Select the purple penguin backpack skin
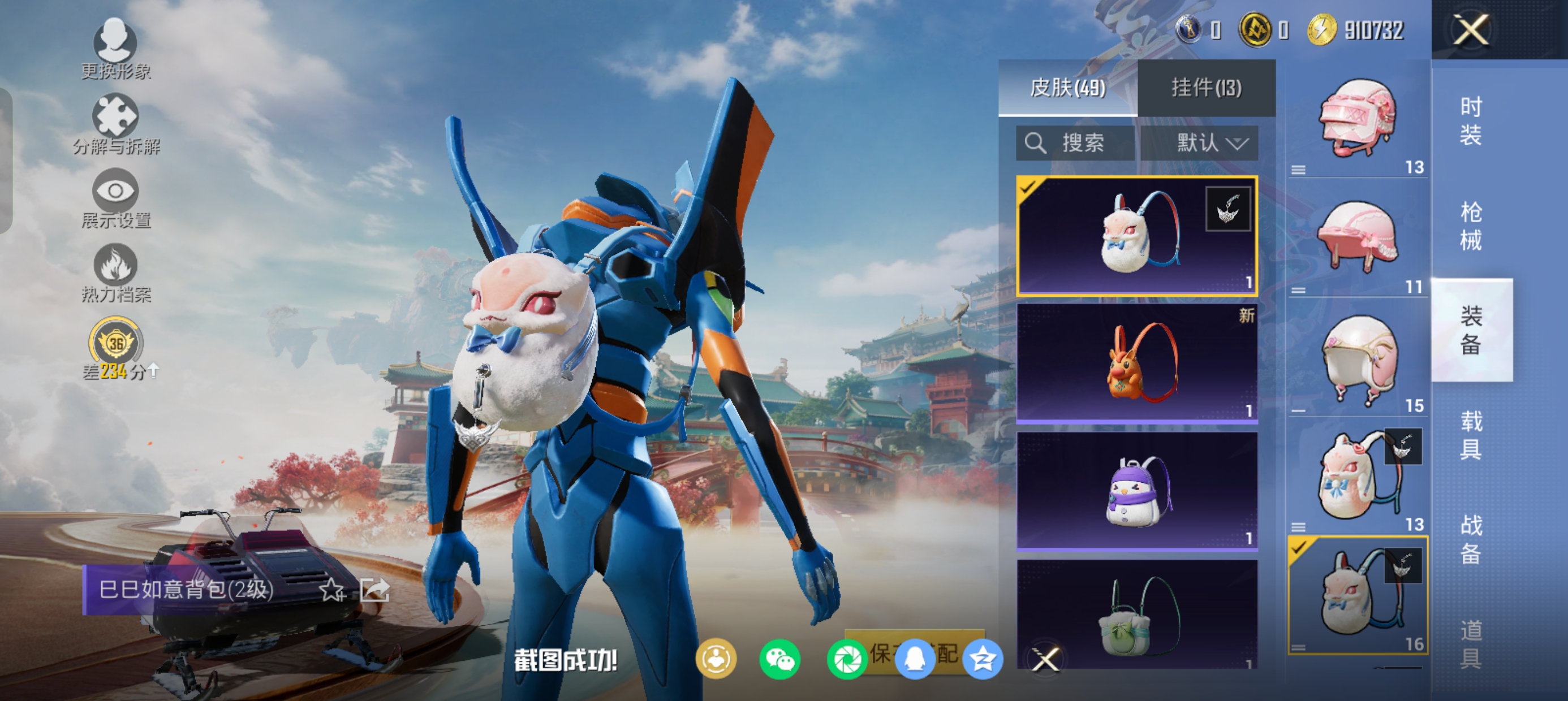The image size is (1568, 701). [x=1137, y=491]
